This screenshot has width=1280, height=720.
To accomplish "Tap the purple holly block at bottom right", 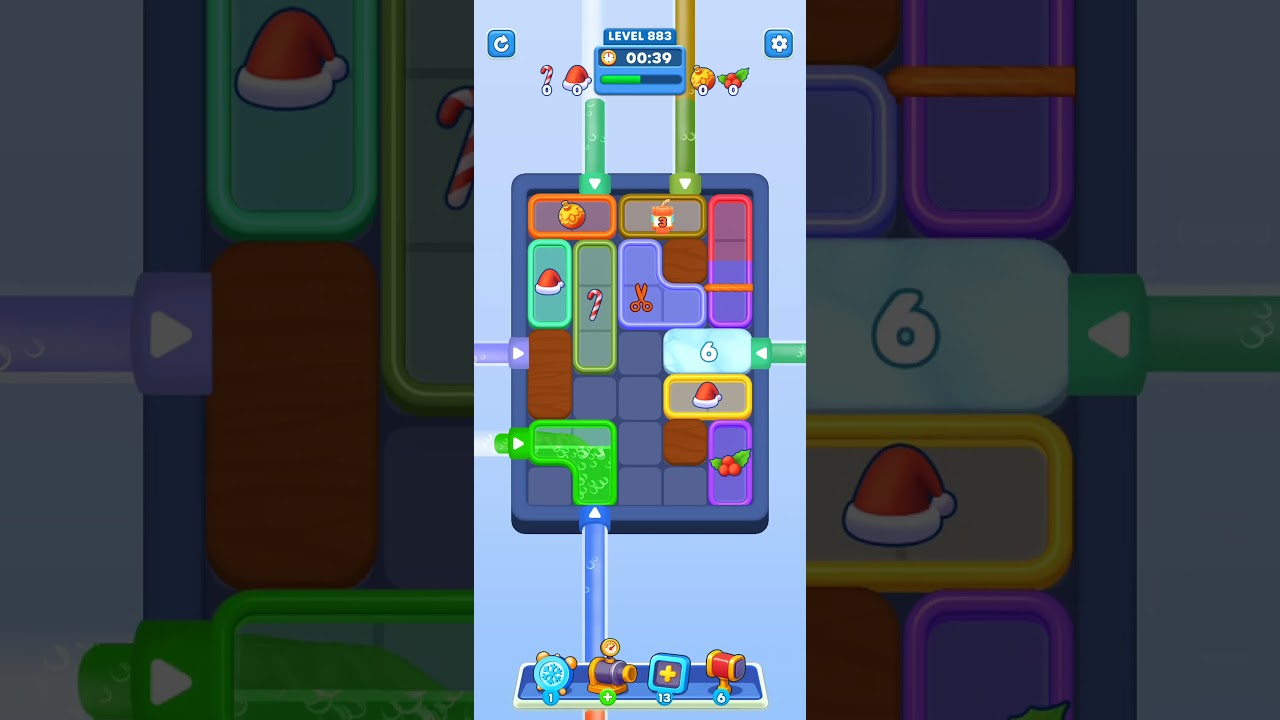I will tap(730, 463).
